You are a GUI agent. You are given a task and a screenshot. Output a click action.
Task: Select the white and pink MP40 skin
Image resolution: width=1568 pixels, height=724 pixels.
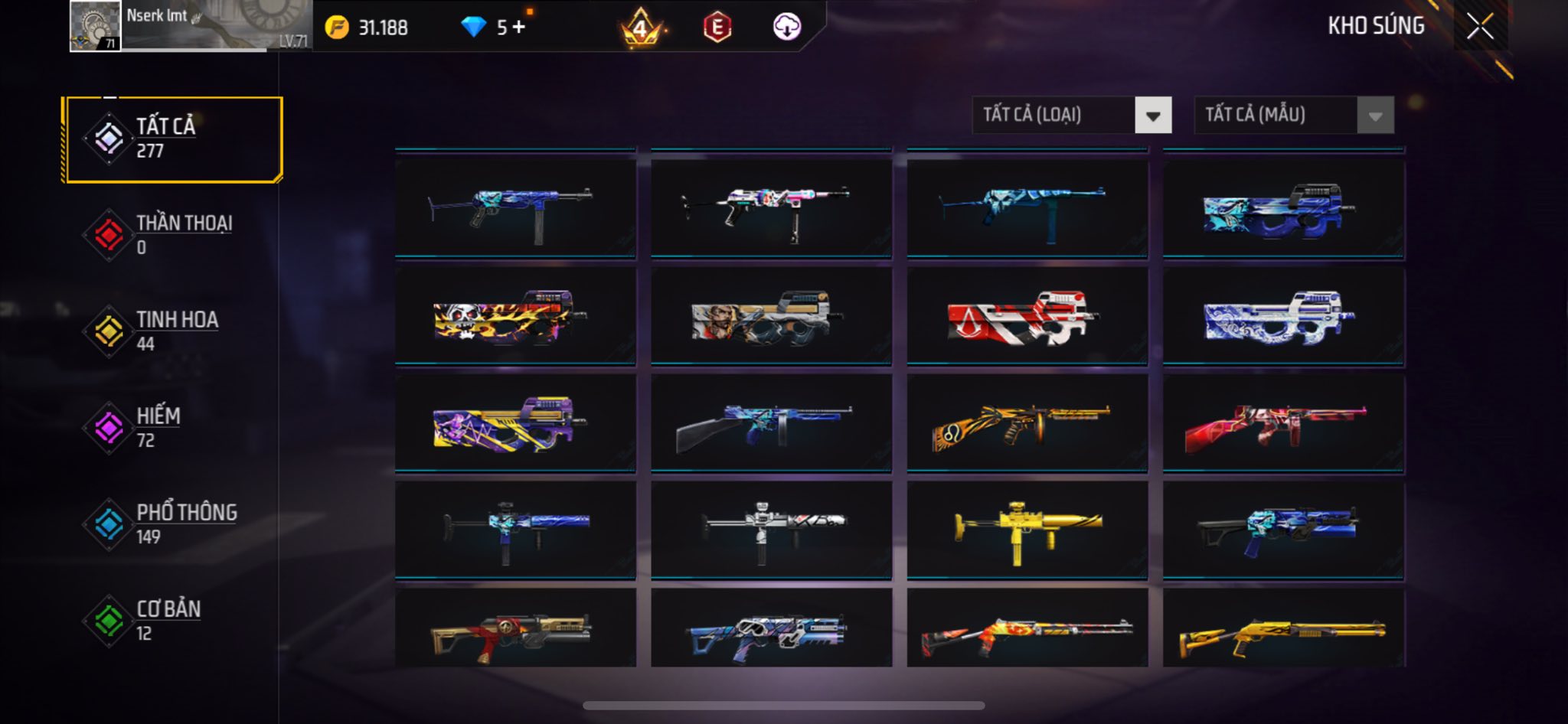click(771, 208)
